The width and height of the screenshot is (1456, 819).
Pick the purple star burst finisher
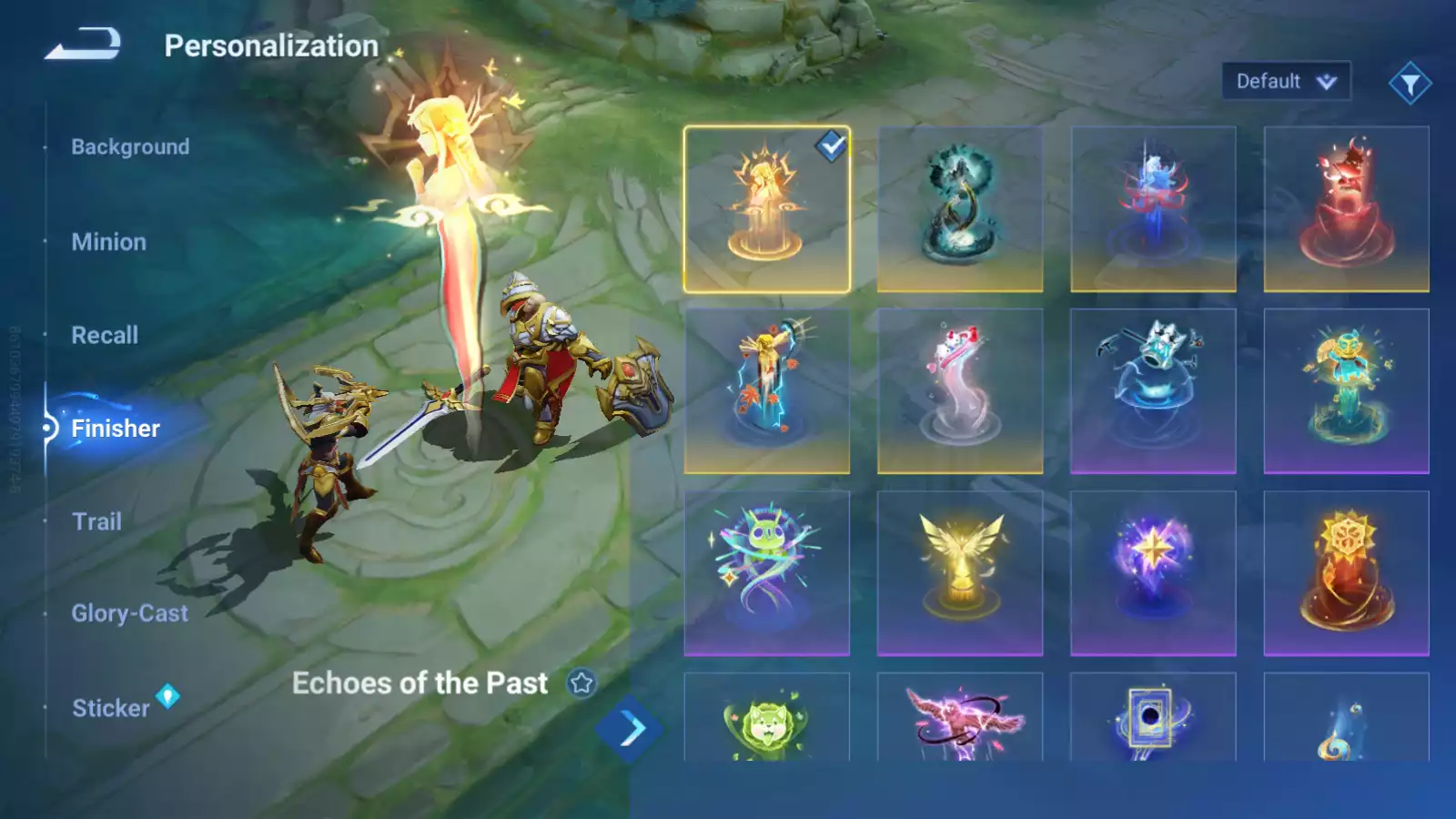click(x=1153, y=573)
